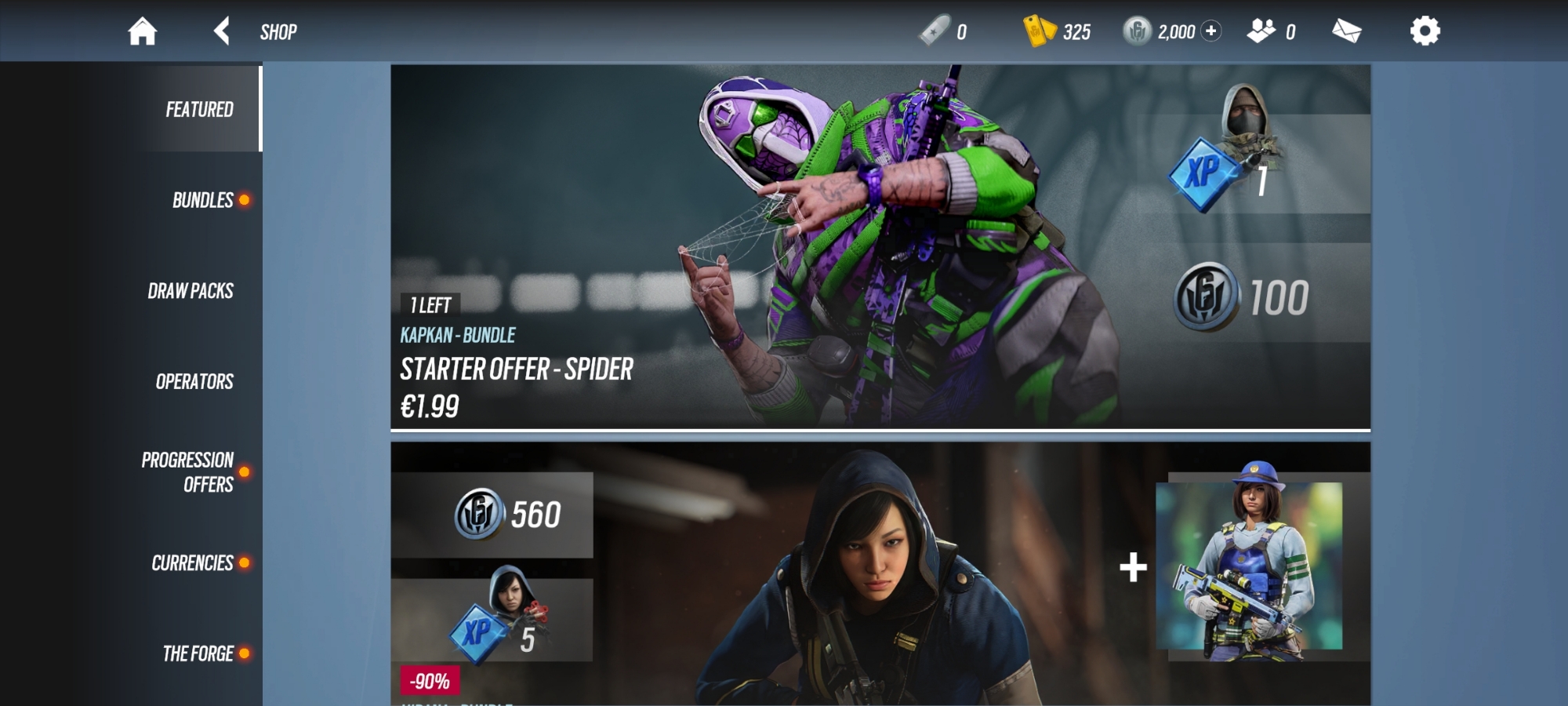Open the mail inbox envelope
Viewport: 1568px width, 706px height.
coord(1346,31)
